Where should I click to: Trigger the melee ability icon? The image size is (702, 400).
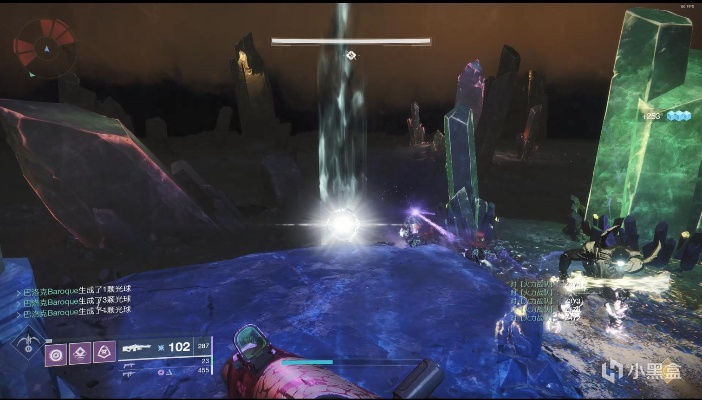[80, 352]
